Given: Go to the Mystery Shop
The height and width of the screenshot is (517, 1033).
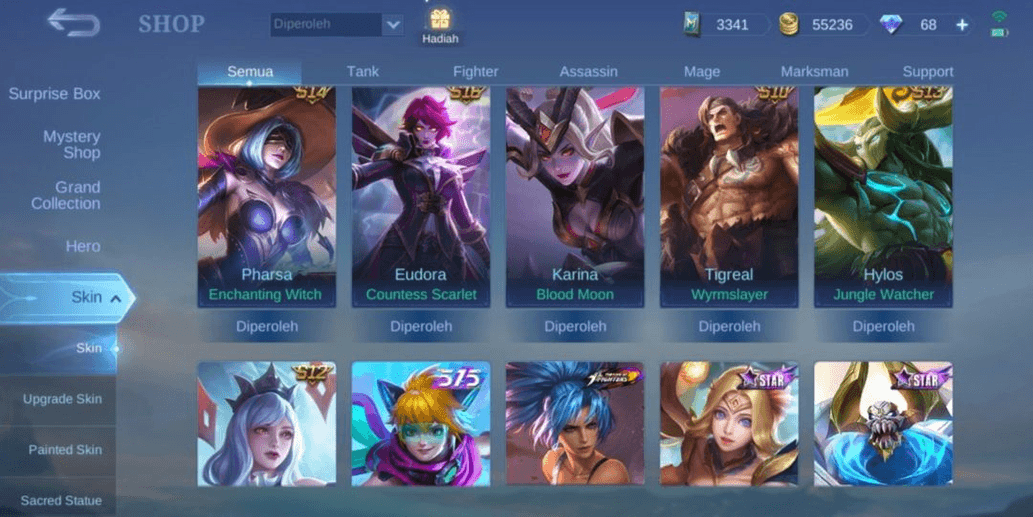Looking at the screenshot, I should coord(71,144).
